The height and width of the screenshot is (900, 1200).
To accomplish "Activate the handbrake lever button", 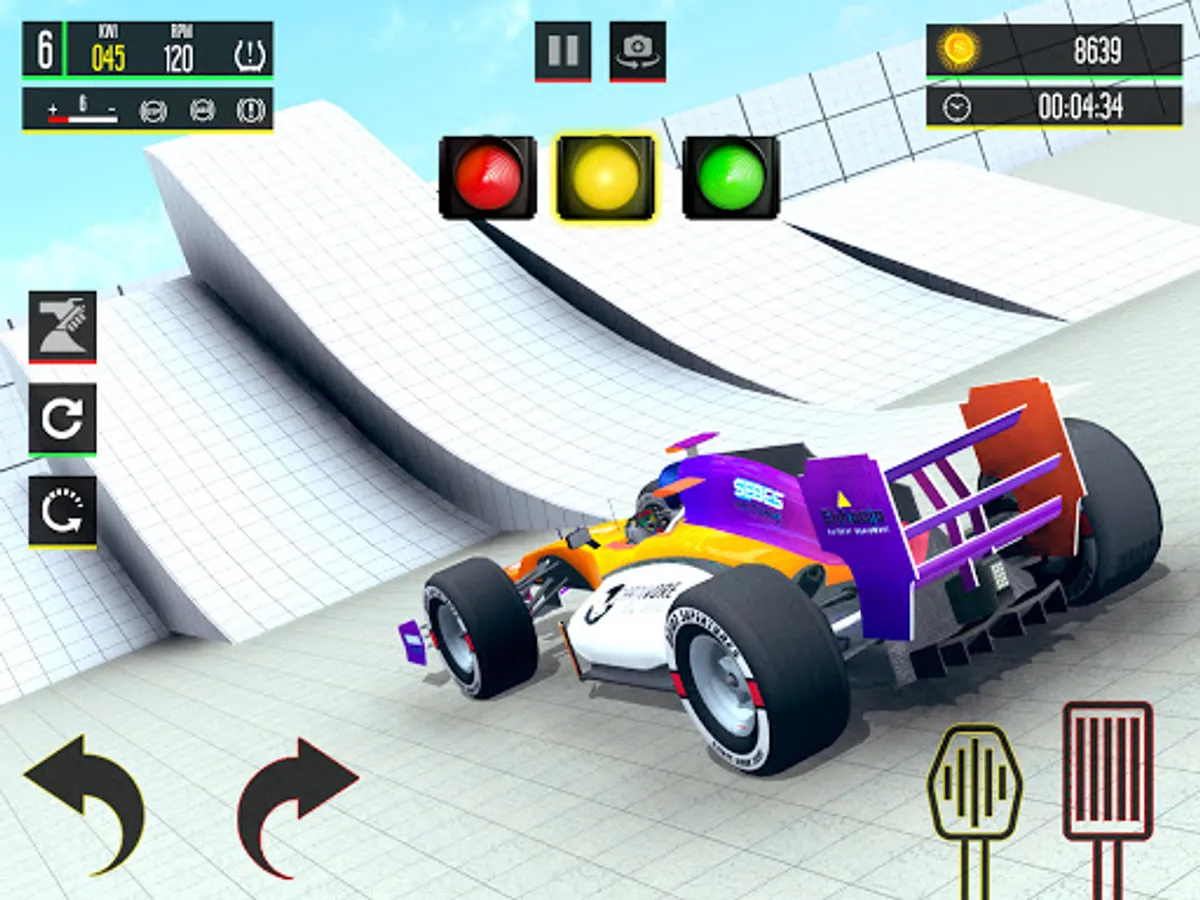I will point(62,326).
